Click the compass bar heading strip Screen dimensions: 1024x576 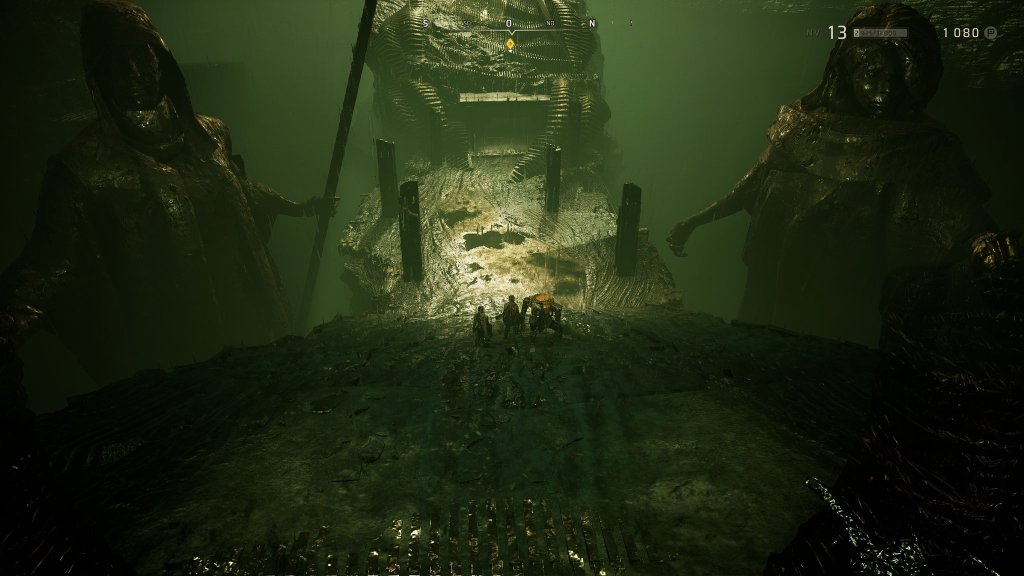point(509,23)
